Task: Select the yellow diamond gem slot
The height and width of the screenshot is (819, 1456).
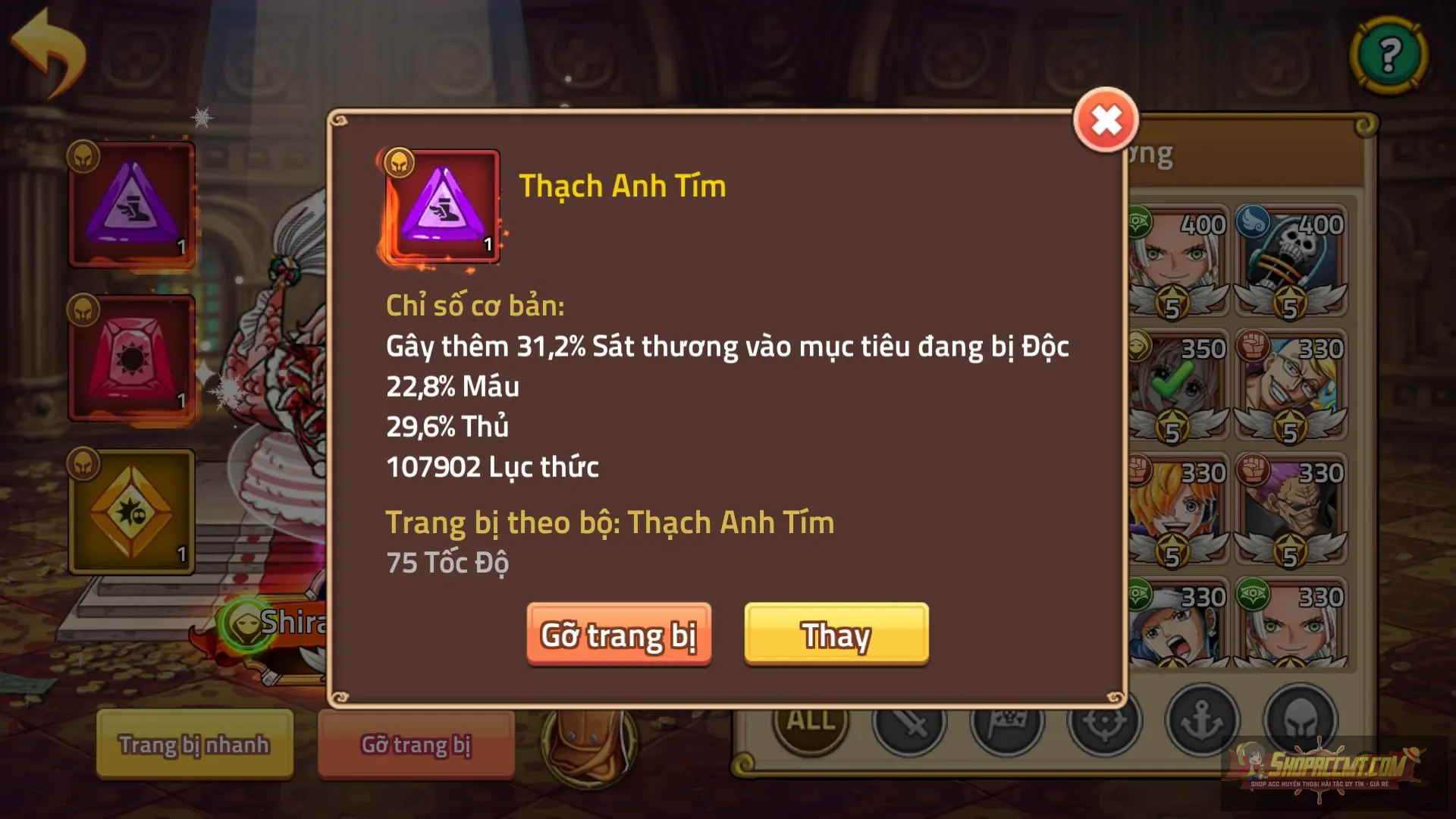Action: 133,512
